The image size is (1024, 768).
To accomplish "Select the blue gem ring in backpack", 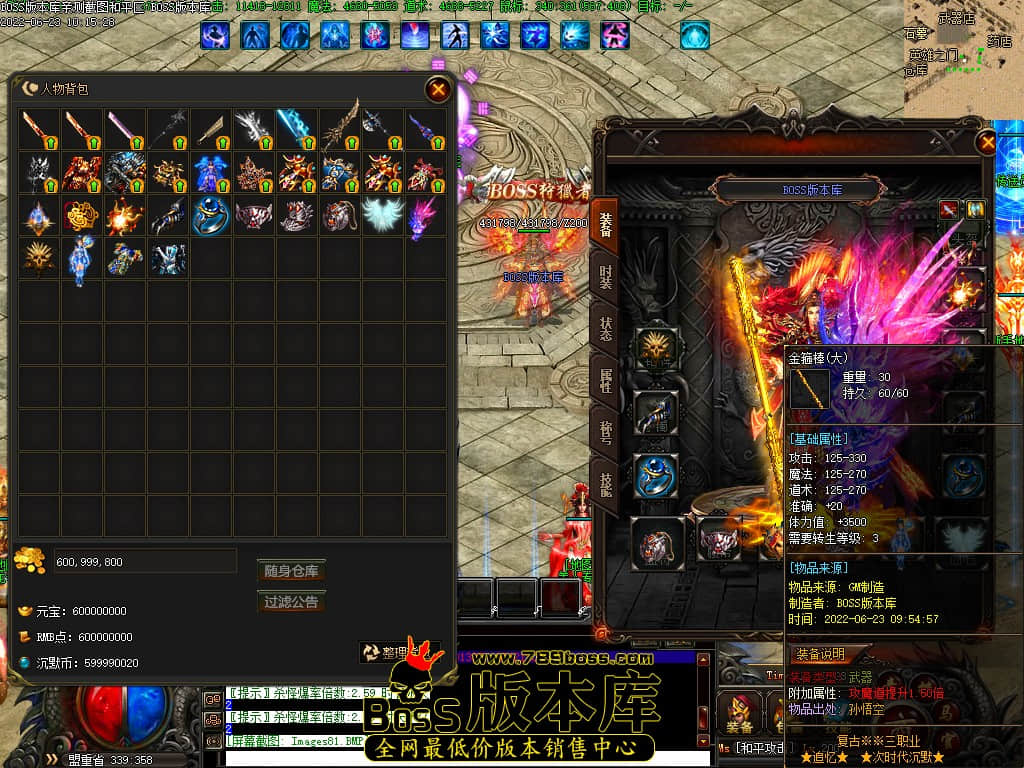I will click(x=211, y=214).
